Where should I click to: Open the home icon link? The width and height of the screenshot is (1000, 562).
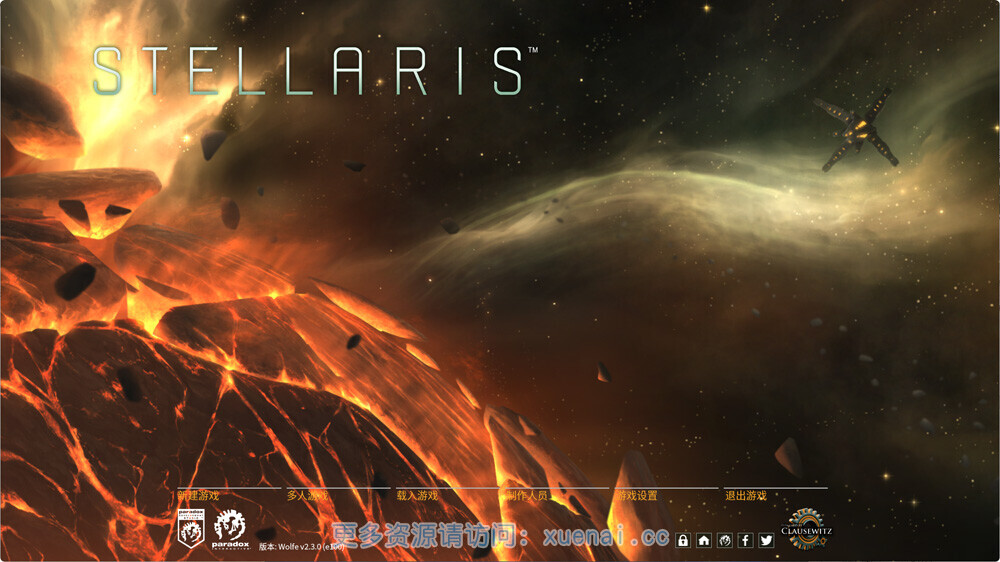click(x=704, y=540)
